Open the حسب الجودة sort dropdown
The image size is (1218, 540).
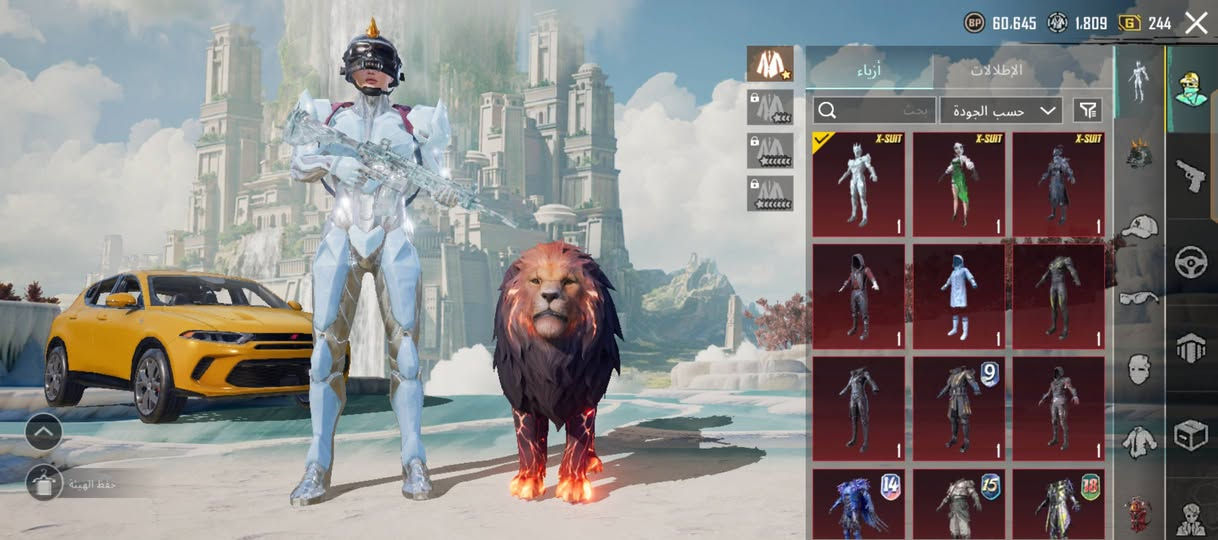tap(1001, 110)
